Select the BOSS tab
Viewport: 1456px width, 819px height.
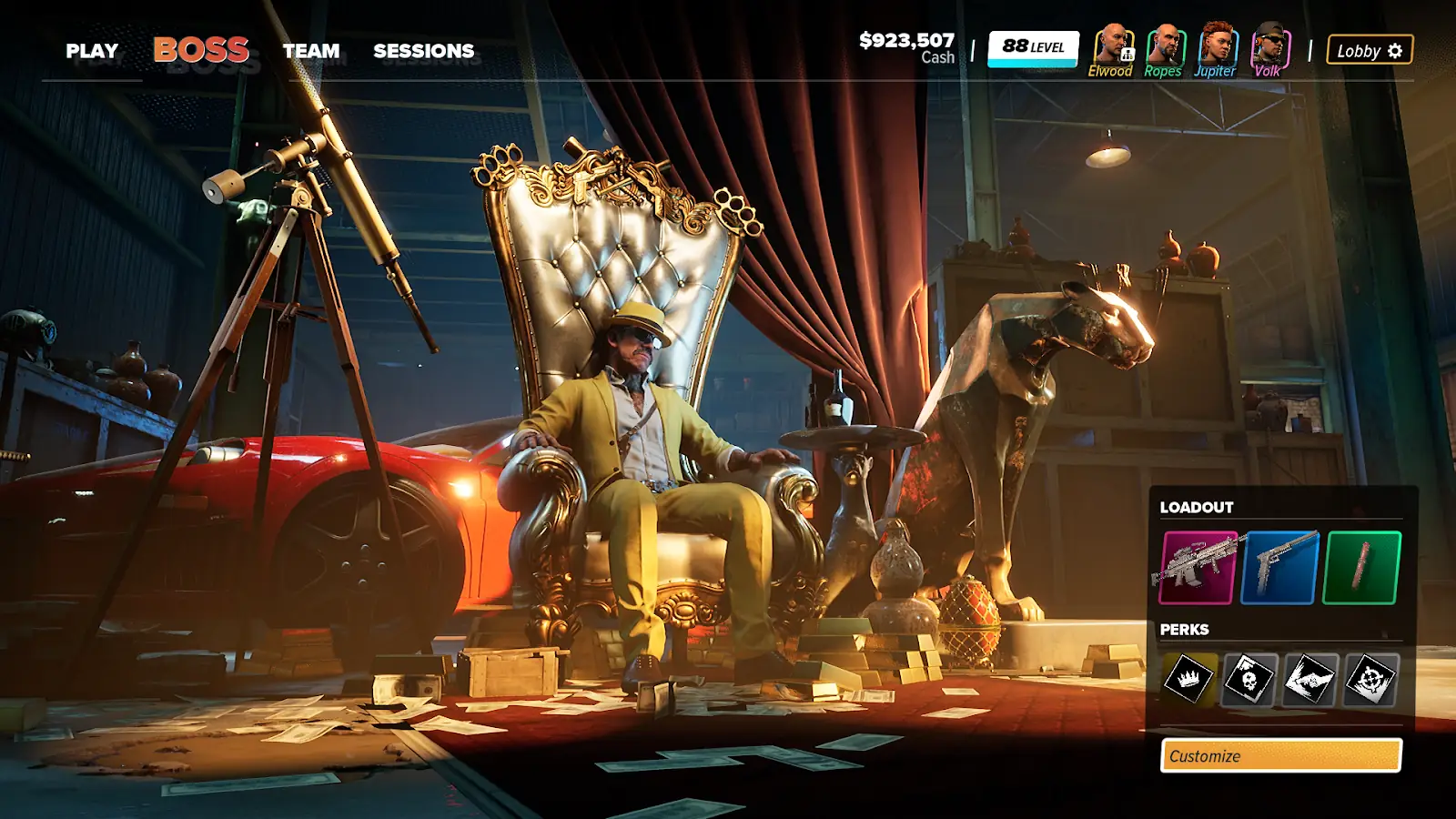pos(201,50)
